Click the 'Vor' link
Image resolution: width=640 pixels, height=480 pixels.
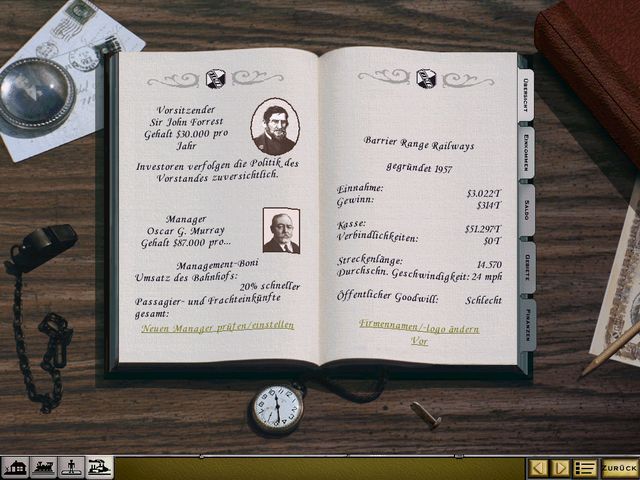point(419,341)
